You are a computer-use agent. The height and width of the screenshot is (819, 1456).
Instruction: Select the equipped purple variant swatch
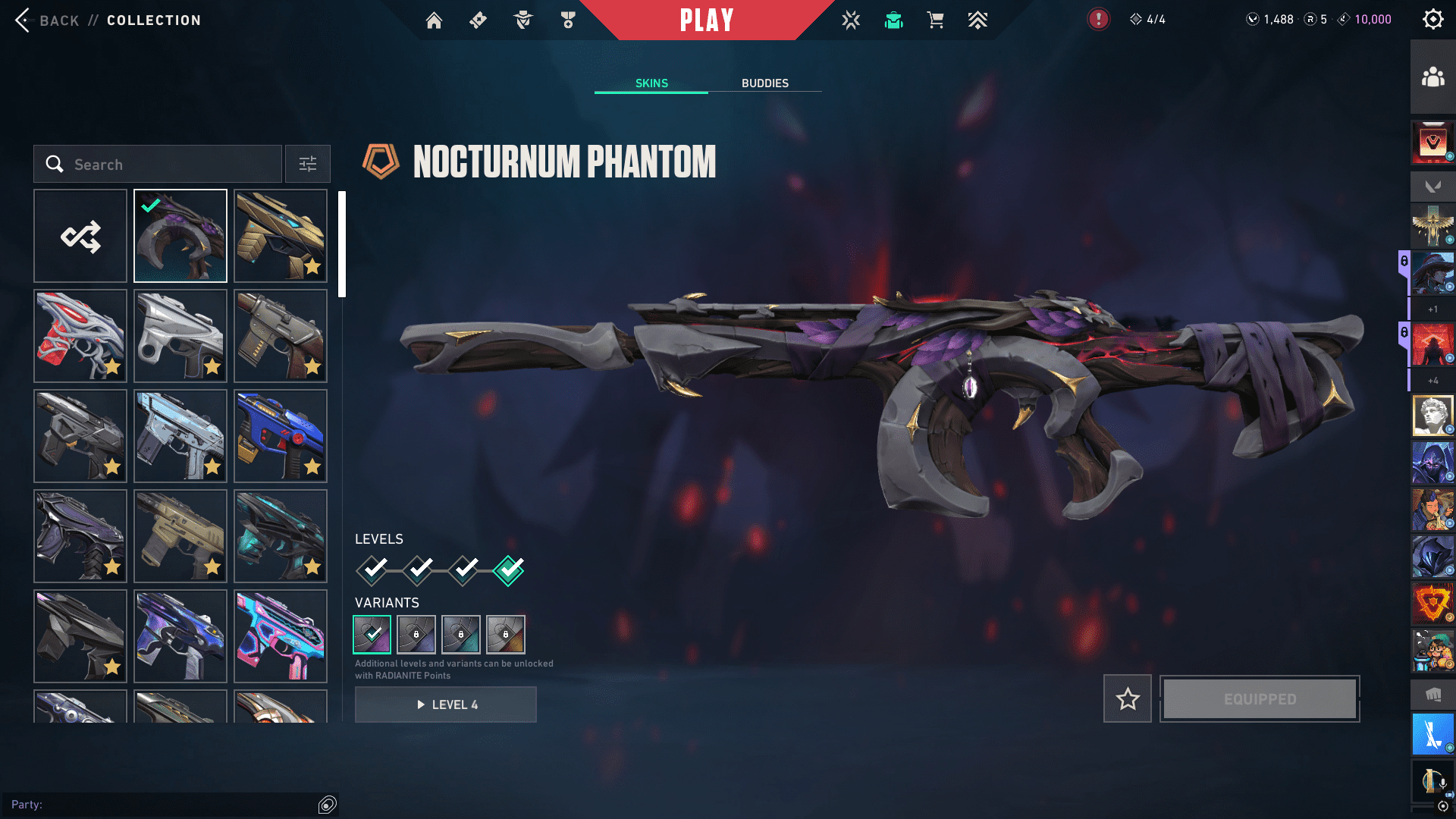click(x=372, y=635)
